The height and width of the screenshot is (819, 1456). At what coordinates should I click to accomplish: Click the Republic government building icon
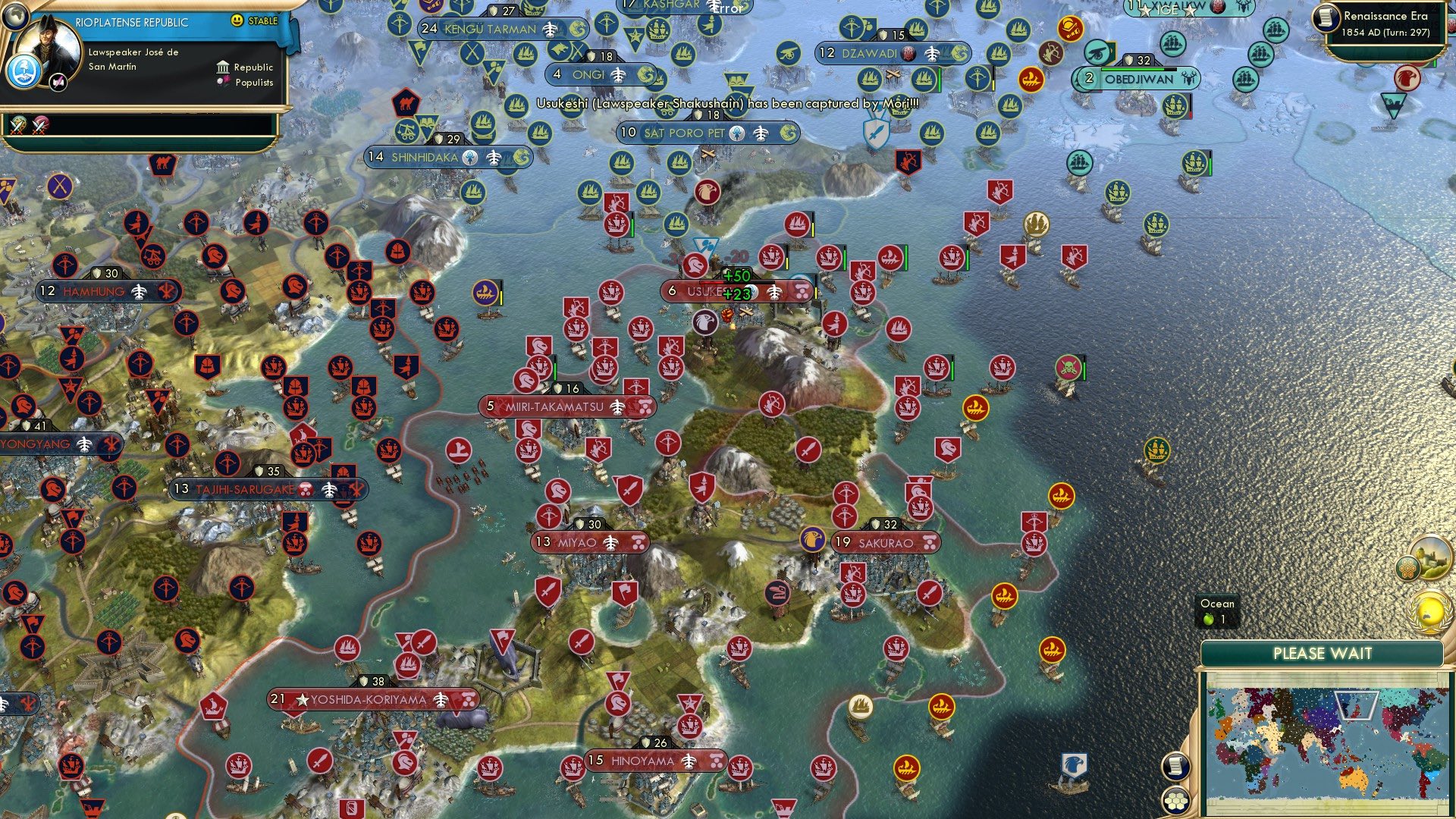223,67
